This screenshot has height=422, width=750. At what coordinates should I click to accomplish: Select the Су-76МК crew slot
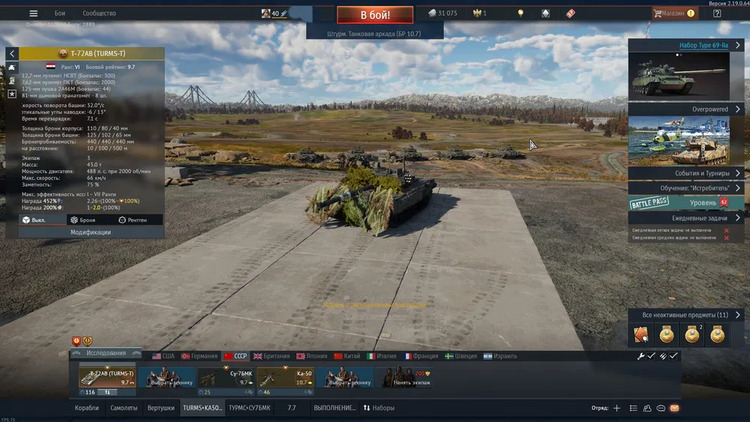(226, 380)
